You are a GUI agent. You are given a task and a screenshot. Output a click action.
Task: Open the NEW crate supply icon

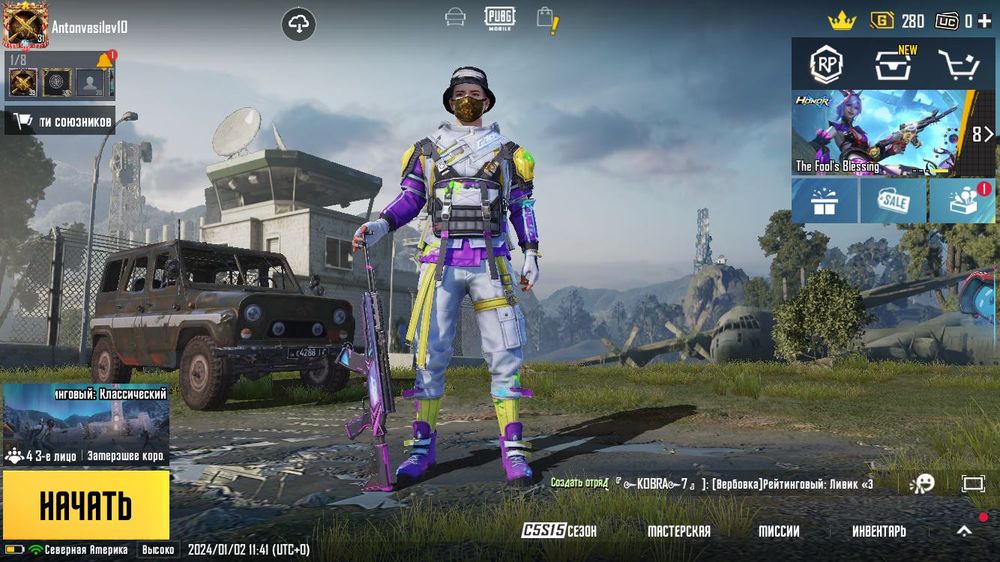click(x=892, y=66)
